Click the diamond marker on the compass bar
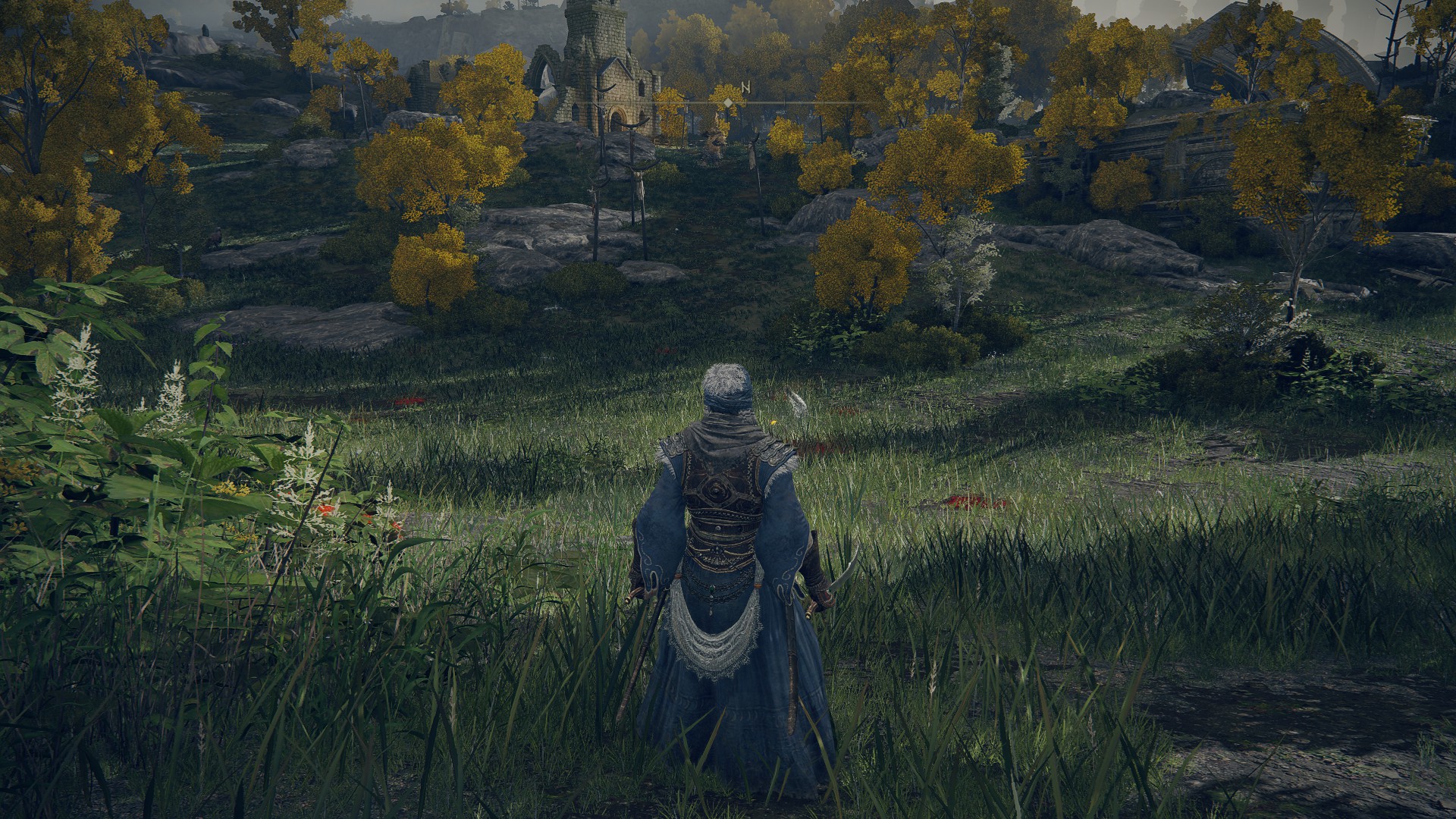 pyautogui.click(x=728, y=102)
